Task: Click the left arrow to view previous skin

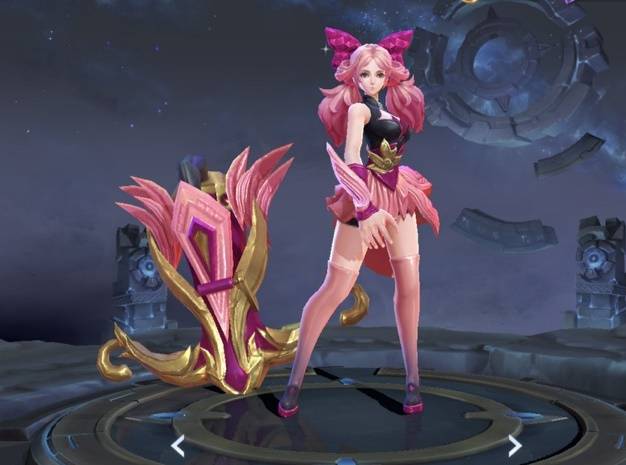Action: click(178, 445)
